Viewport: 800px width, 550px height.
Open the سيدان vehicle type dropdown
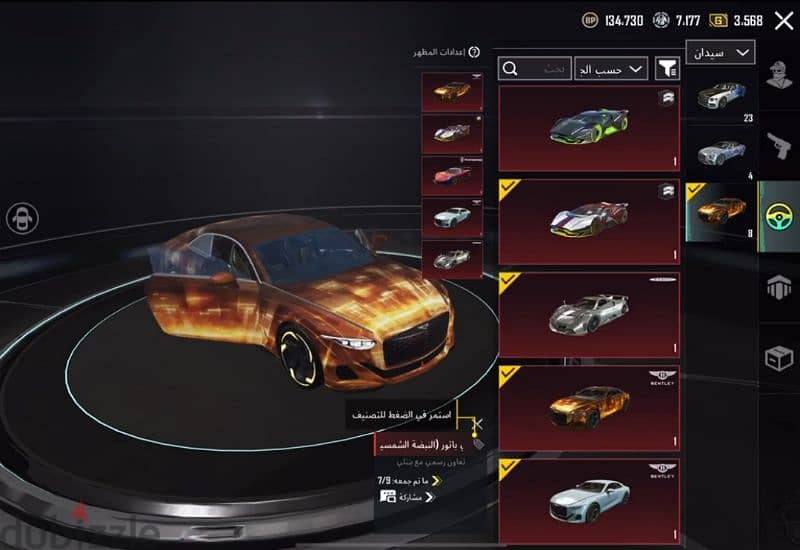click(x=720, y=52)
